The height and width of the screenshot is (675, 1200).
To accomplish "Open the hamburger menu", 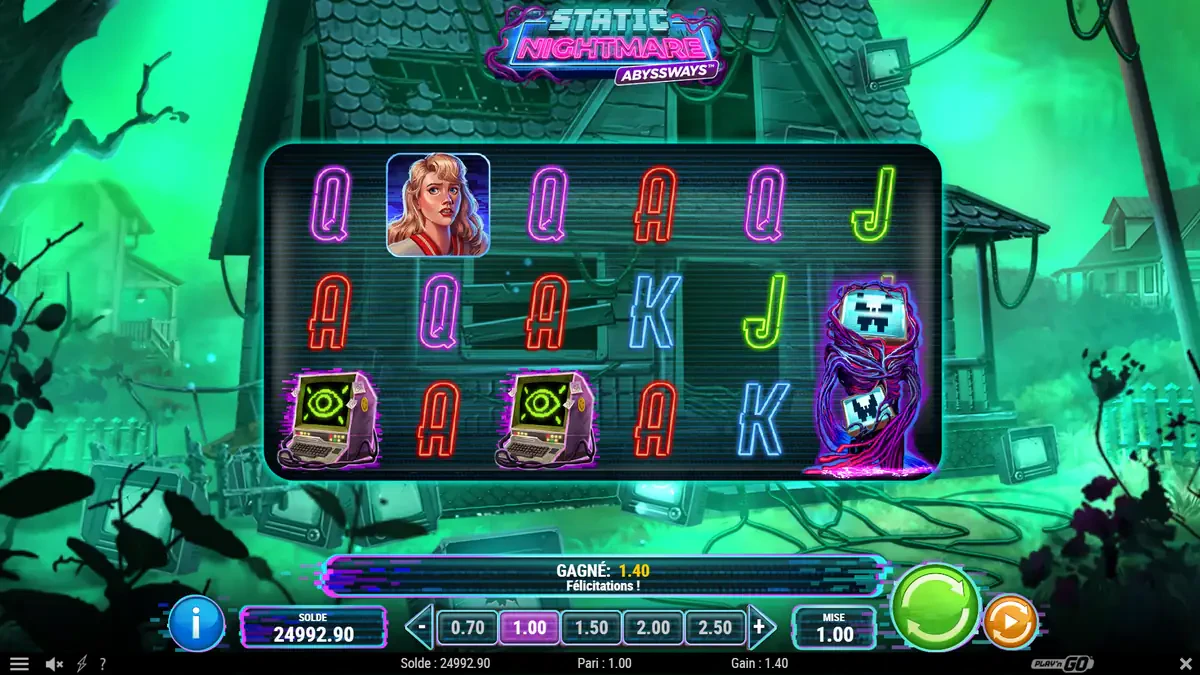I will 19,664.
